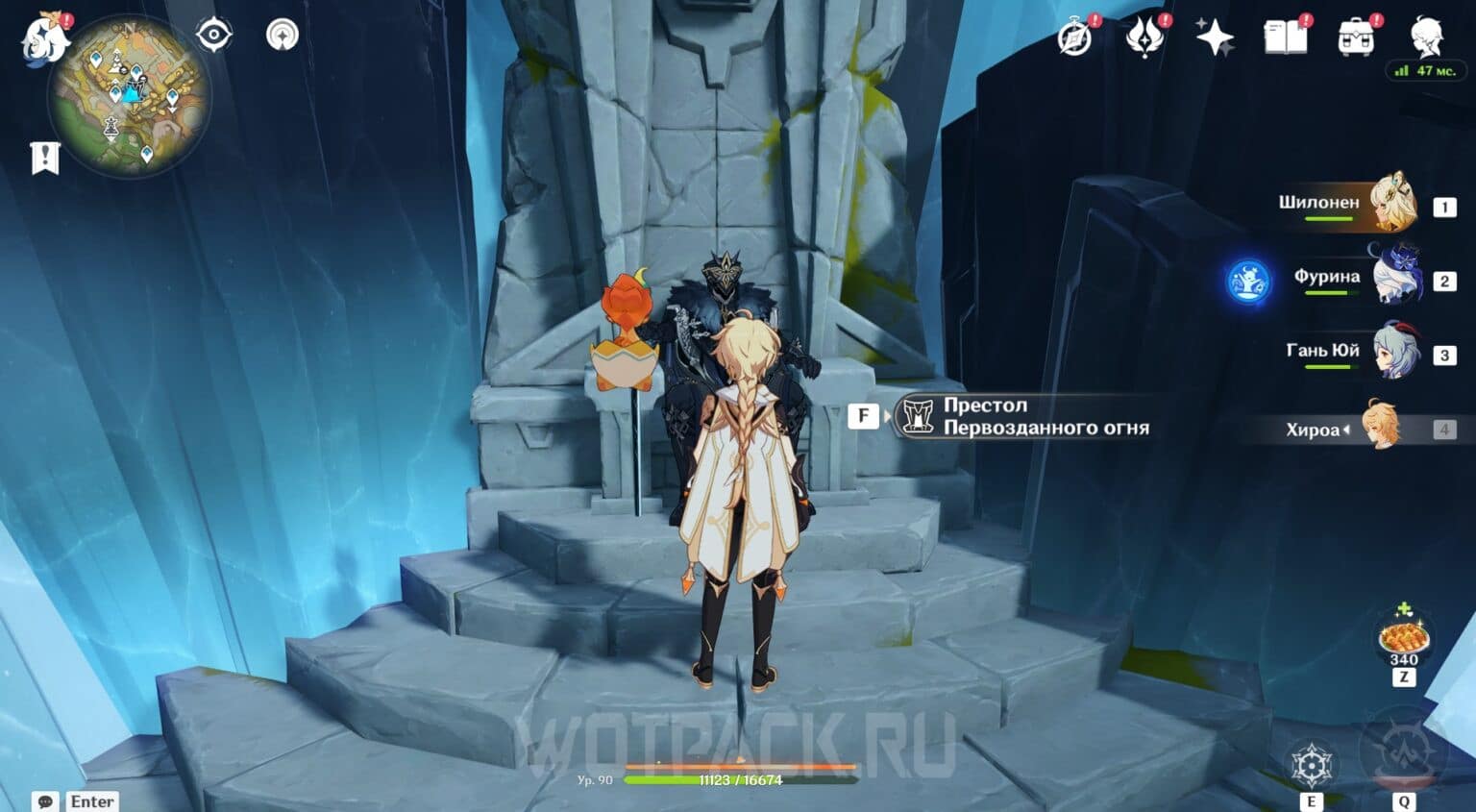Open the flame-shaped icon in the top bar
Image resolution: width=1476 pixels, height=812 pixels.
[x=1144, y=38]
